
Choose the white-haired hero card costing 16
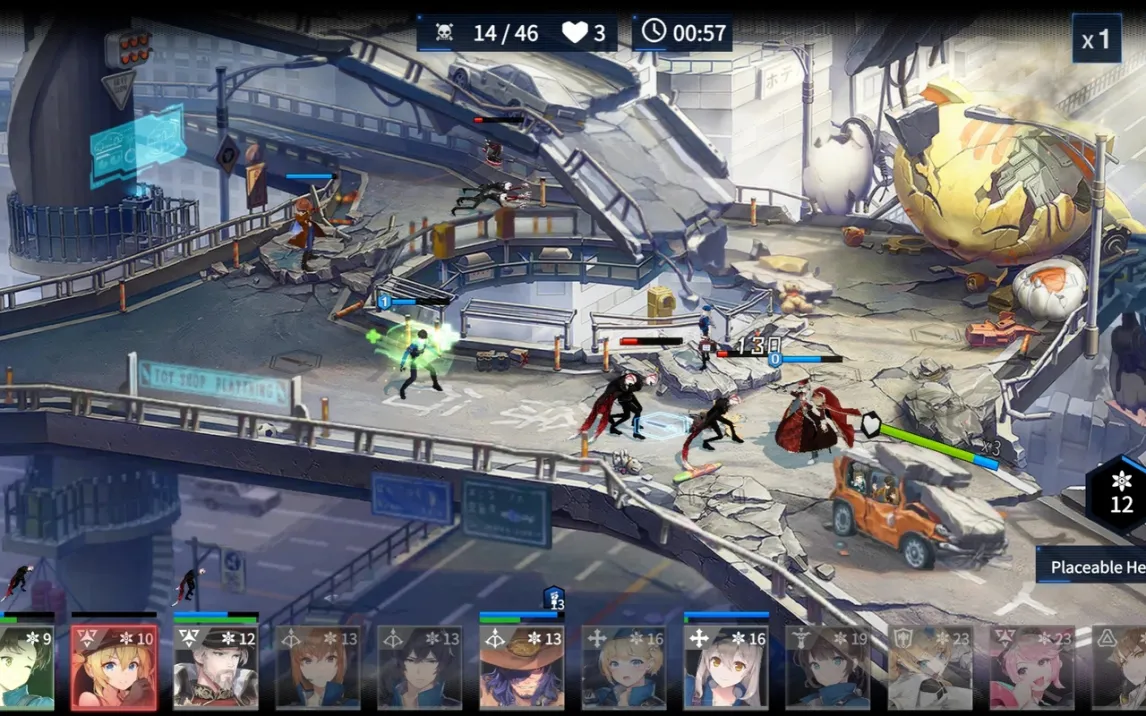[x=725, y=667]
